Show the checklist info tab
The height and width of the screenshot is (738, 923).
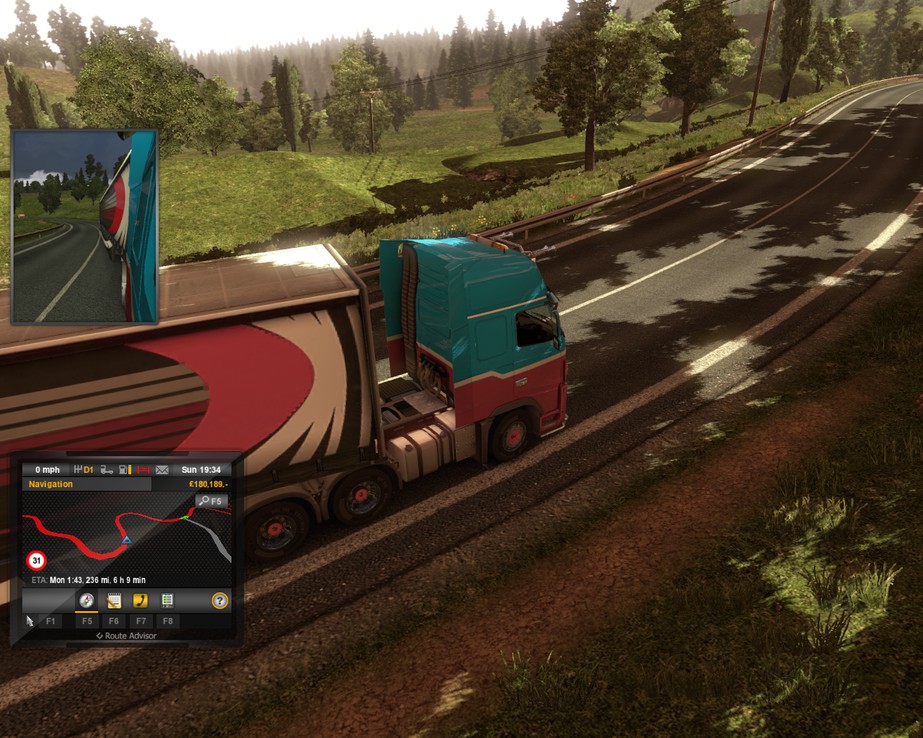167,600
